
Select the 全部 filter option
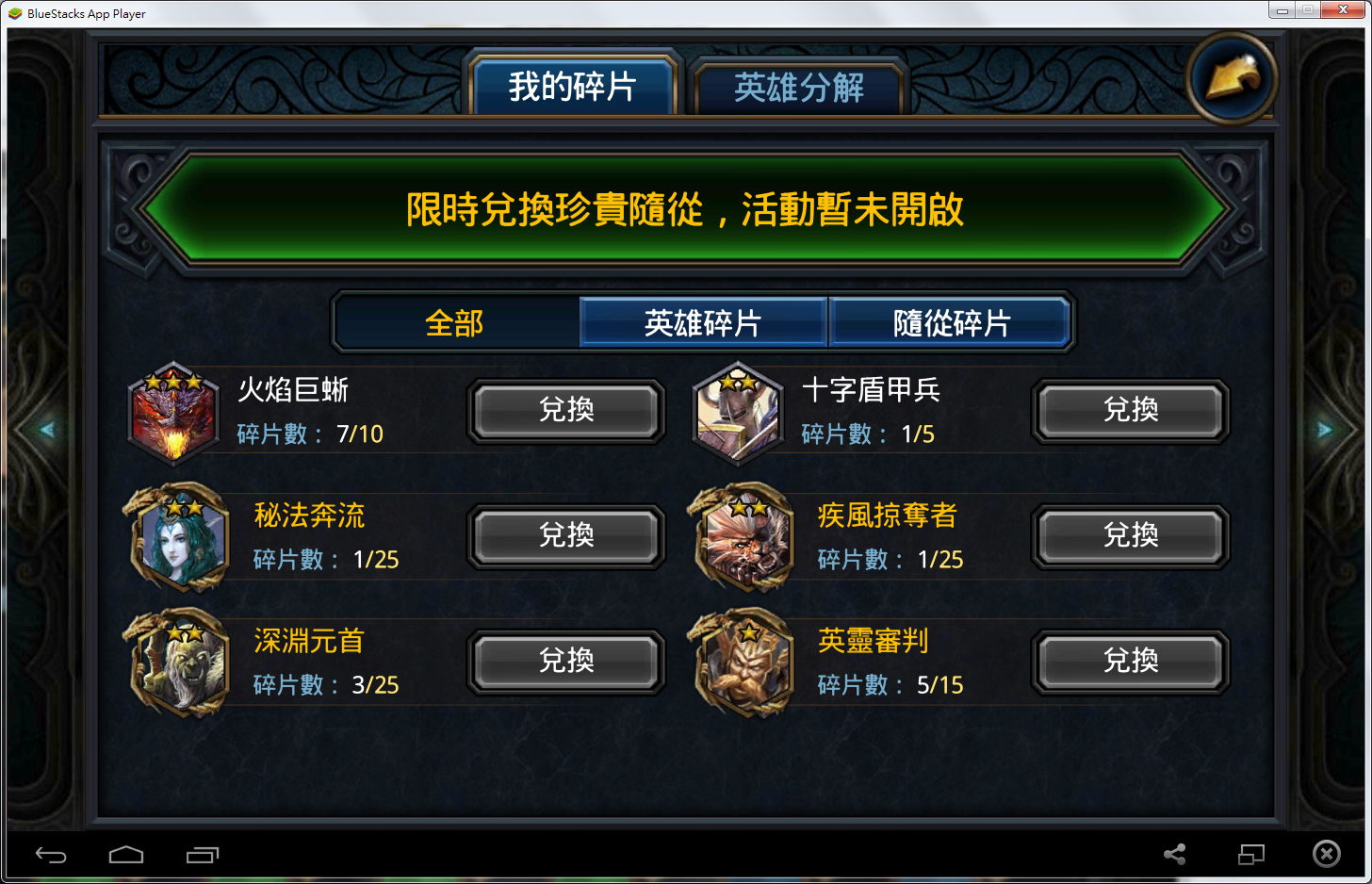[455, 321]
